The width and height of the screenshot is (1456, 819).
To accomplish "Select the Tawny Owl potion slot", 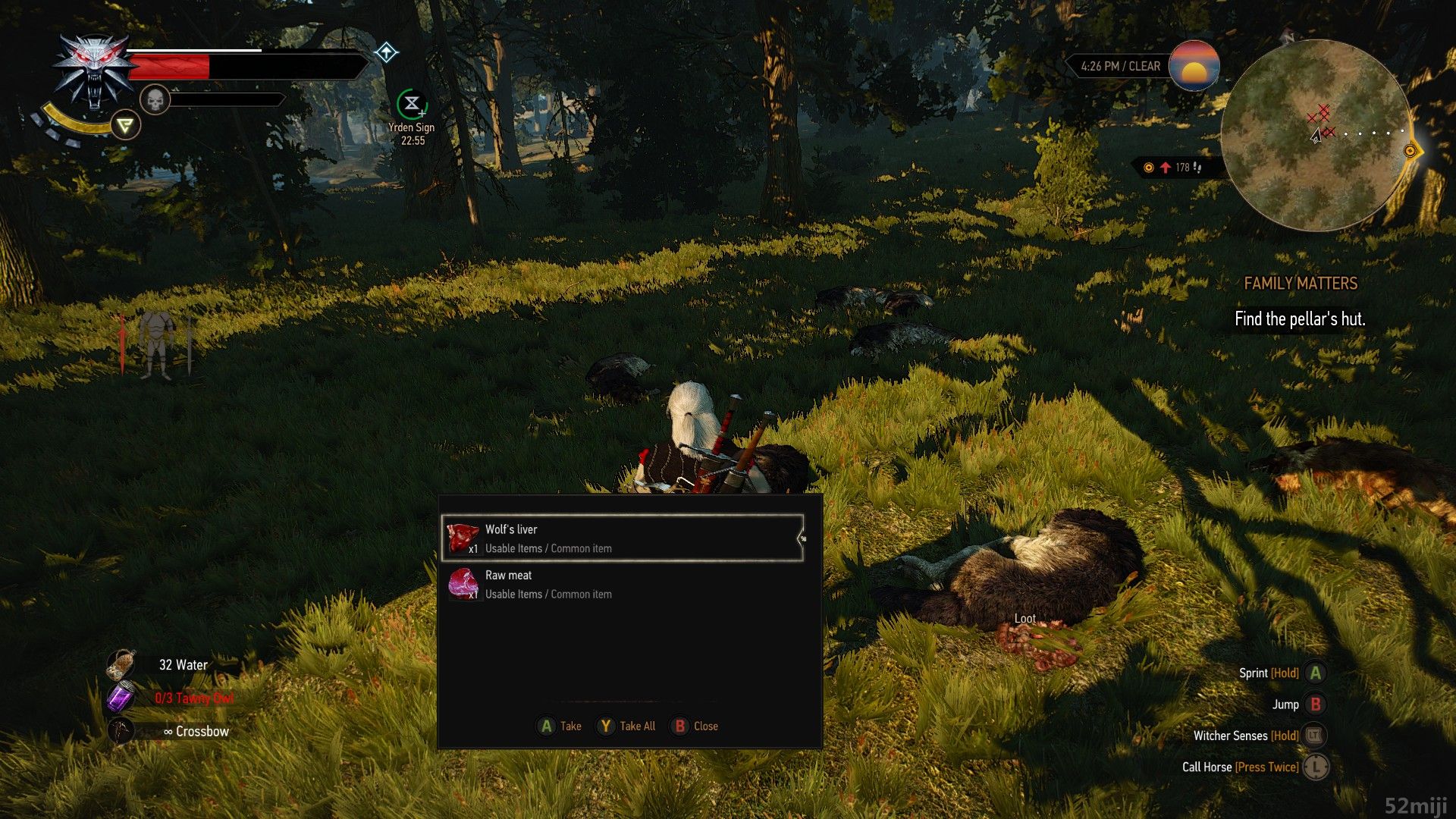I will [x=121, y=698].
